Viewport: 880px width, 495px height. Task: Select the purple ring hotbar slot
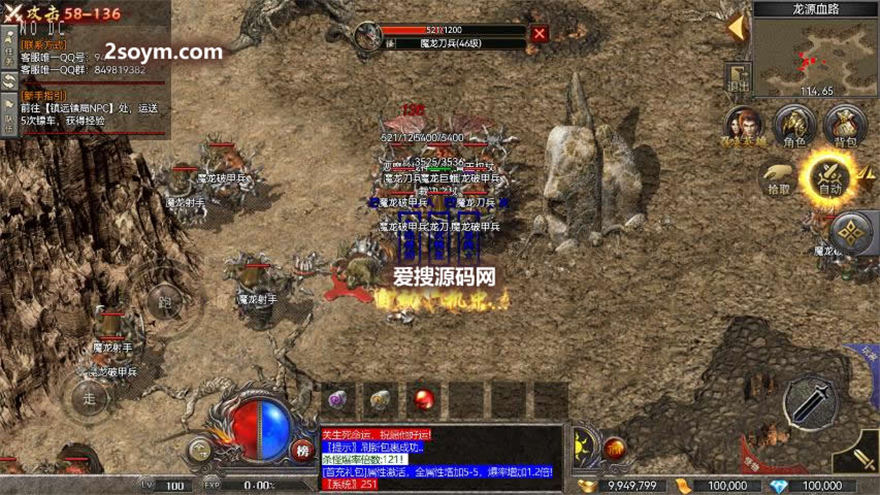pos(338,400)
